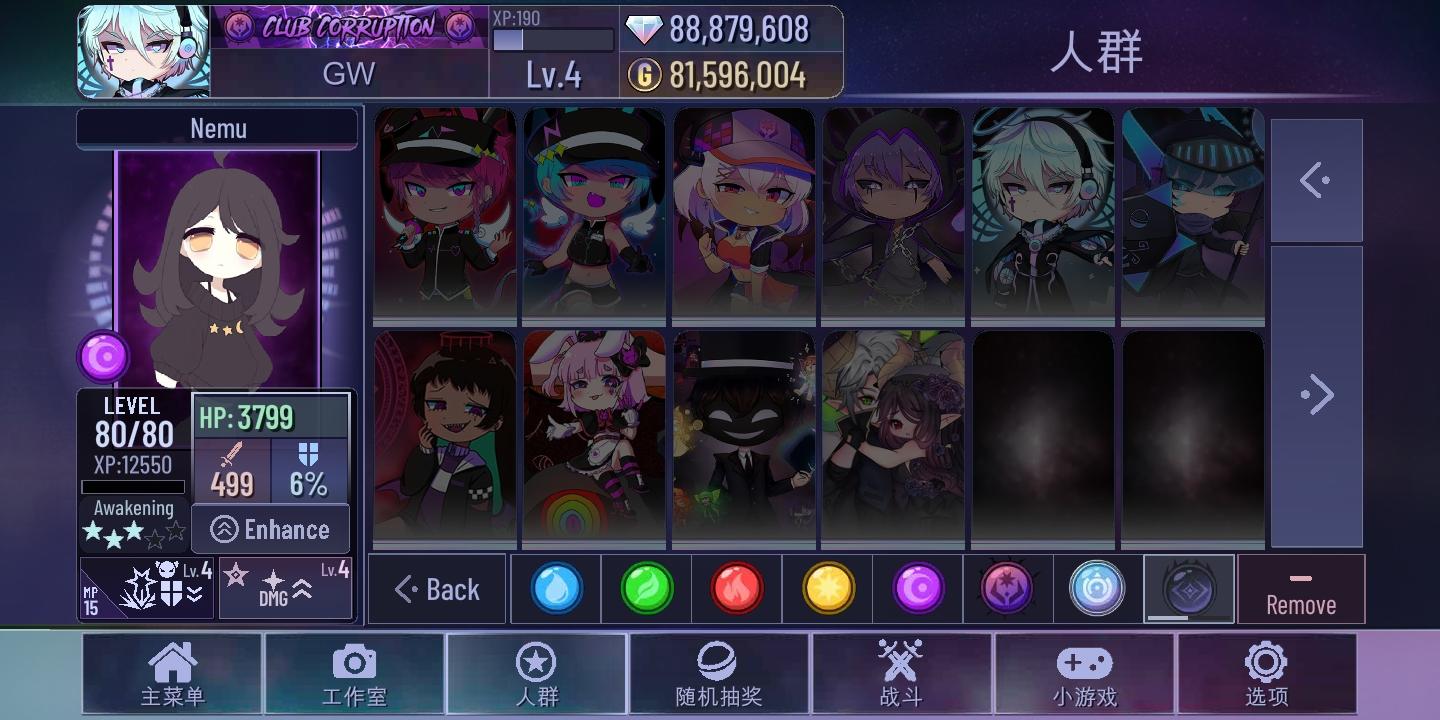Image resolution: width=1440 pixels, height=720 pixels.
Task: Go to the 战斗 battle tab
Action: [x=900, y=674]
